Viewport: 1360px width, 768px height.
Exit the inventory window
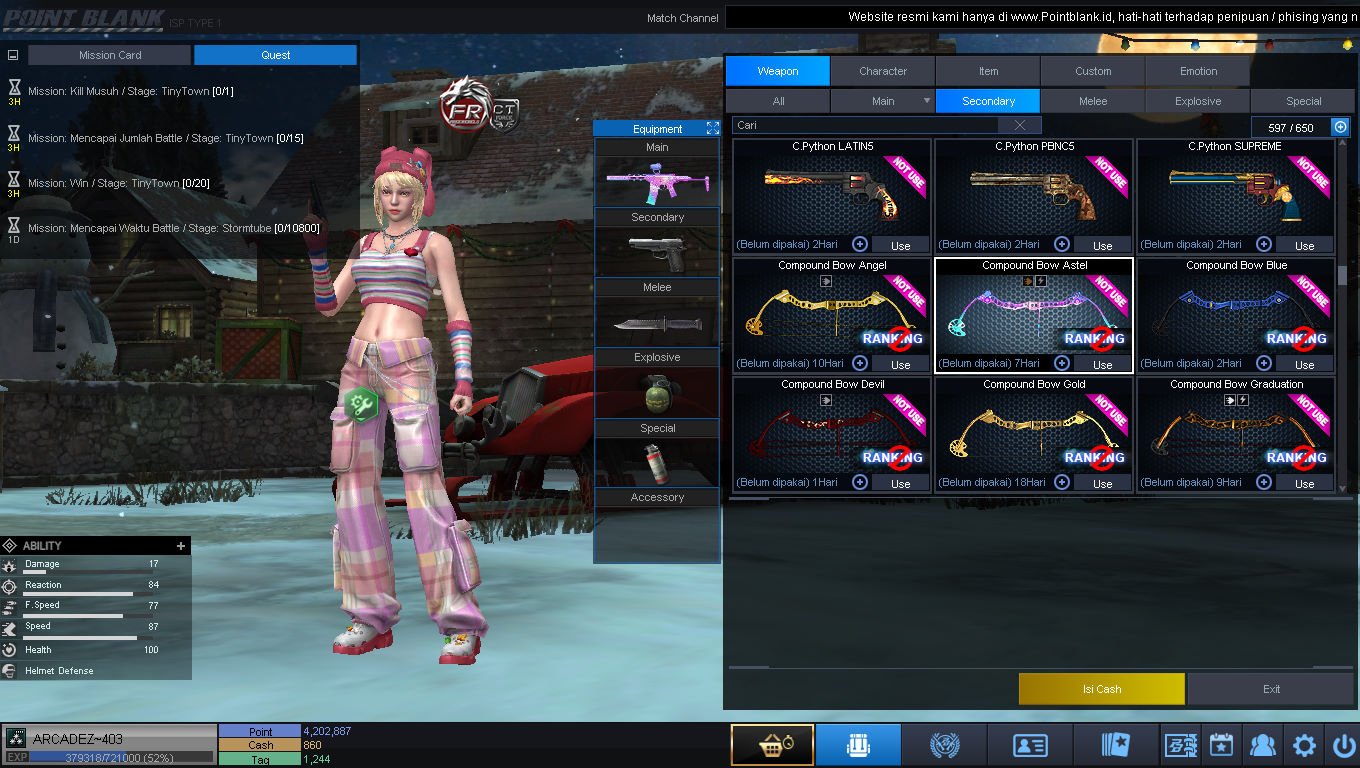pos(1271,689)
